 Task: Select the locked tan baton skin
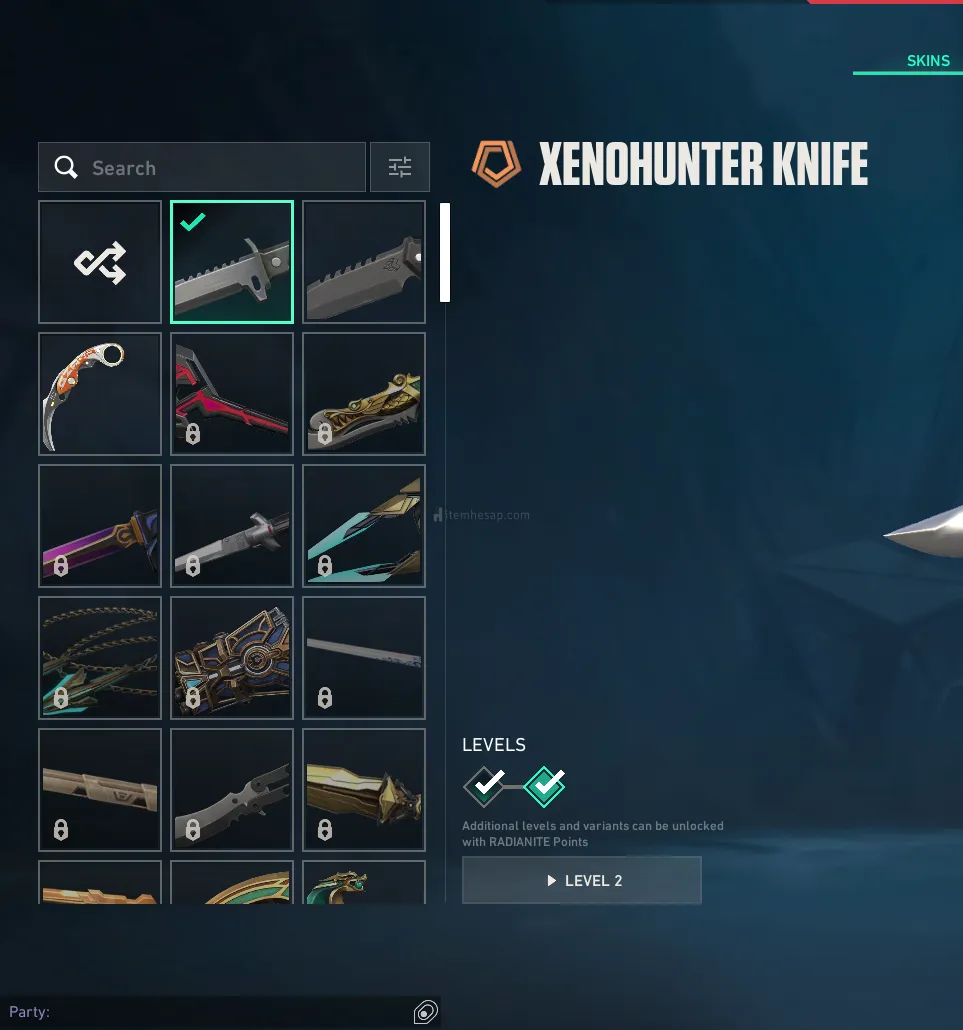pos(100,790)
